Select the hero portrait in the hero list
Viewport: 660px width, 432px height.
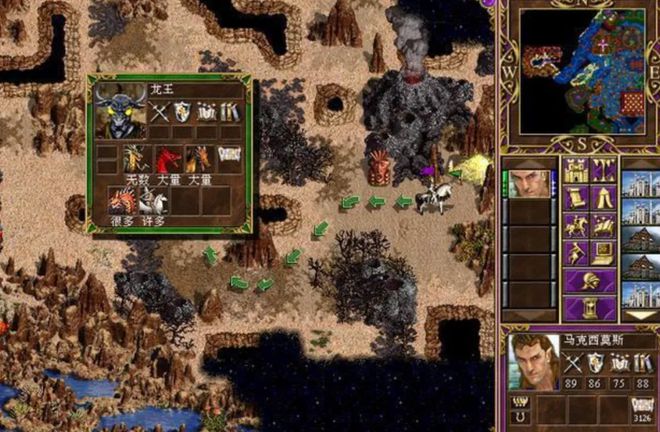click(527, 184)
